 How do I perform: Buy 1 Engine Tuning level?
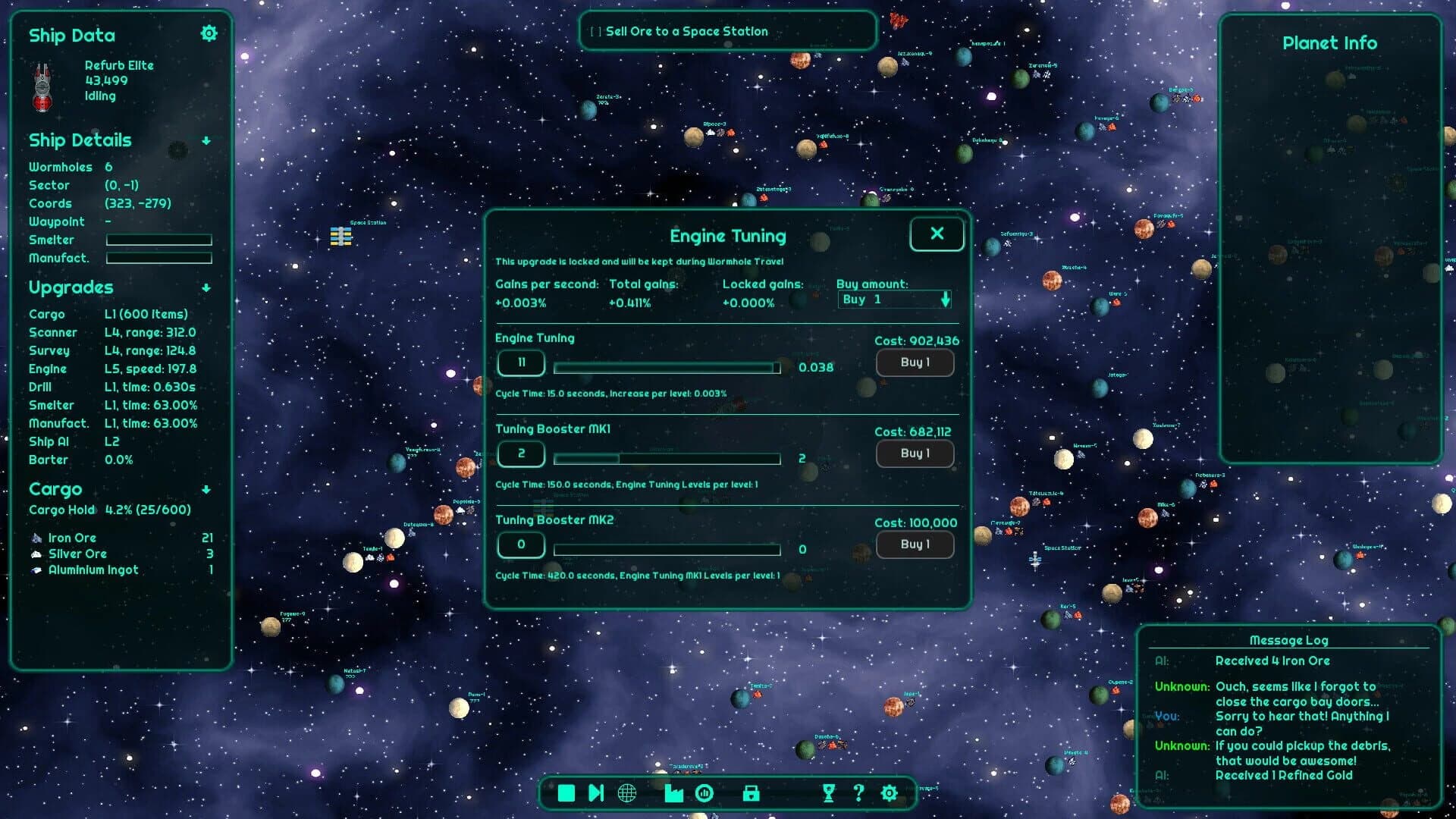point(915,362)
